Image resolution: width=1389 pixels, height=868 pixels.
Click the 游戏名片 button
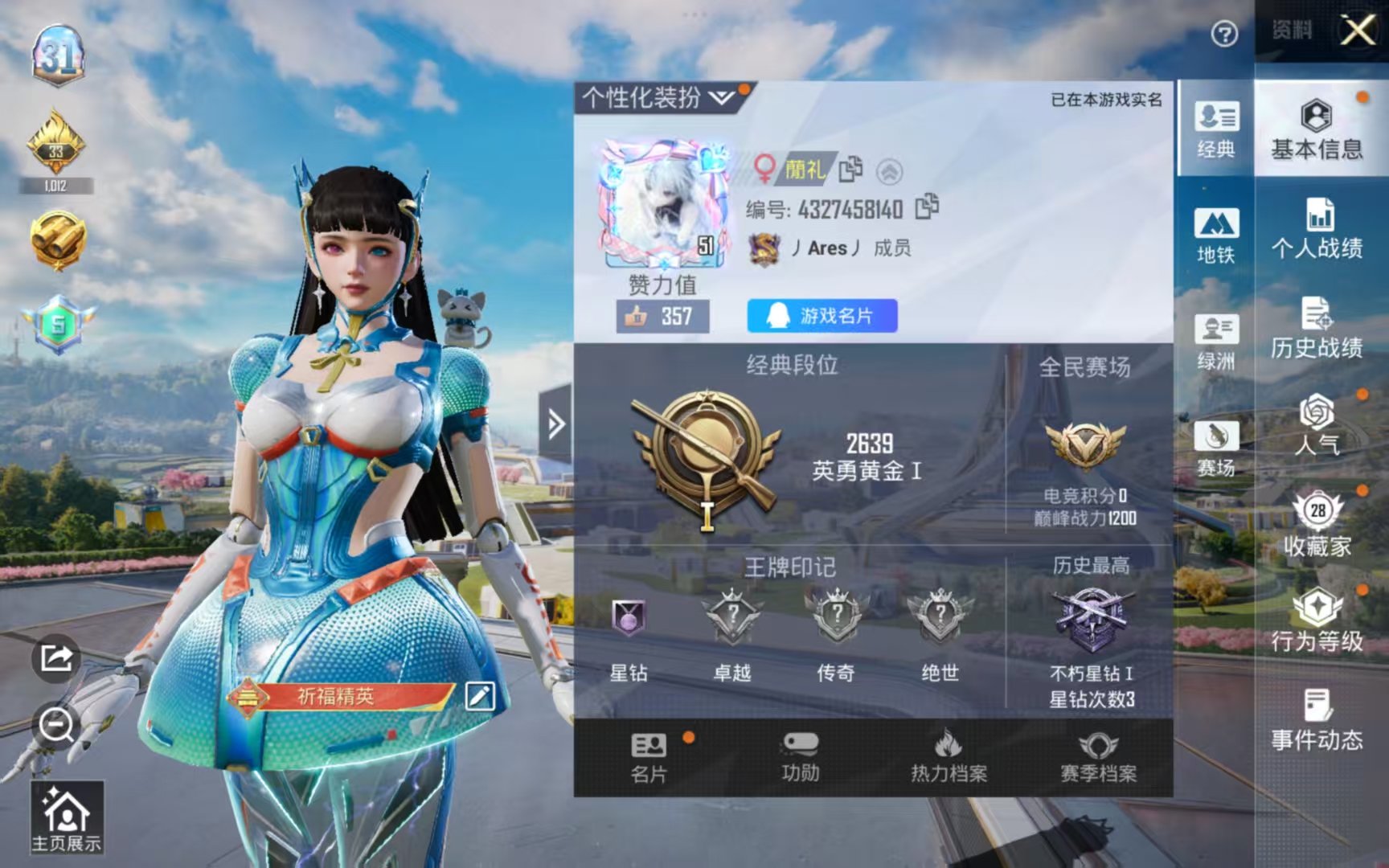(x=821, y=316)
